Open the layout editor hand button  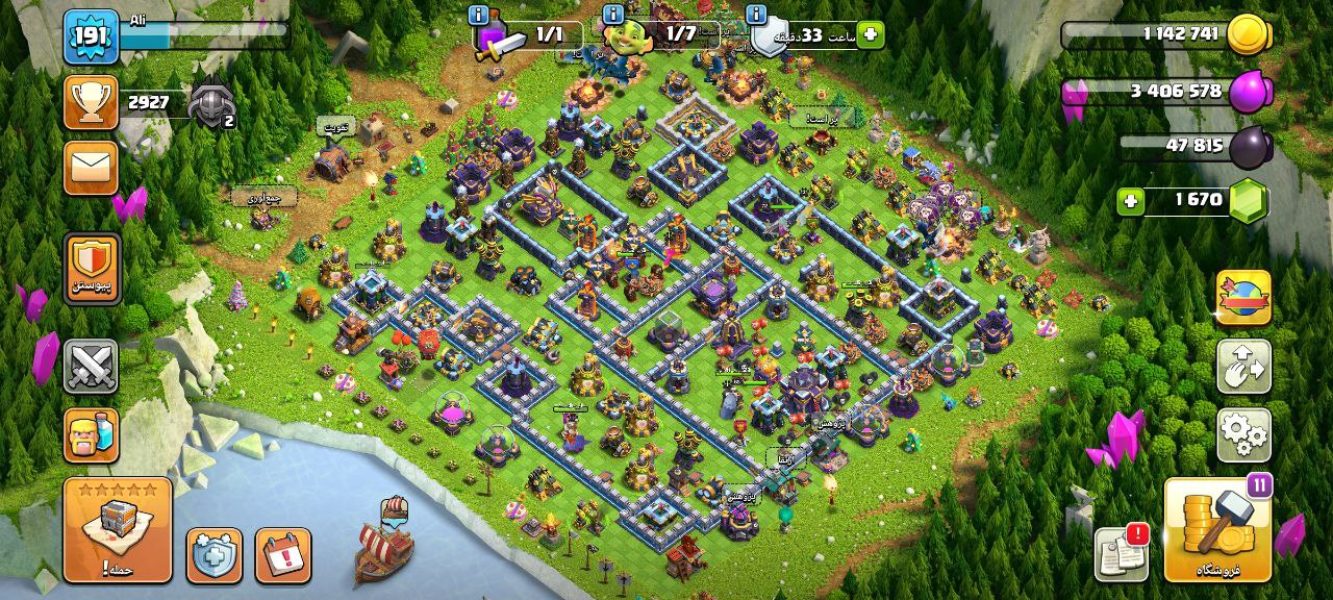tap(1243, 366)
